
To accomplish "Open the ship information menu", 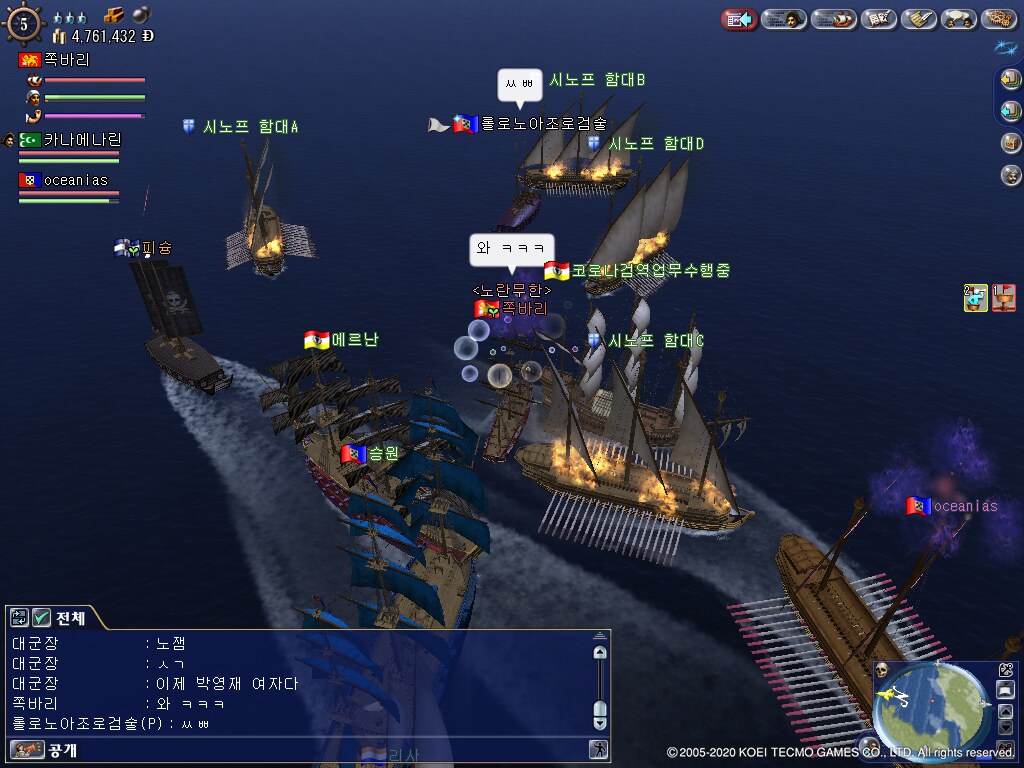I will [833, 19].
